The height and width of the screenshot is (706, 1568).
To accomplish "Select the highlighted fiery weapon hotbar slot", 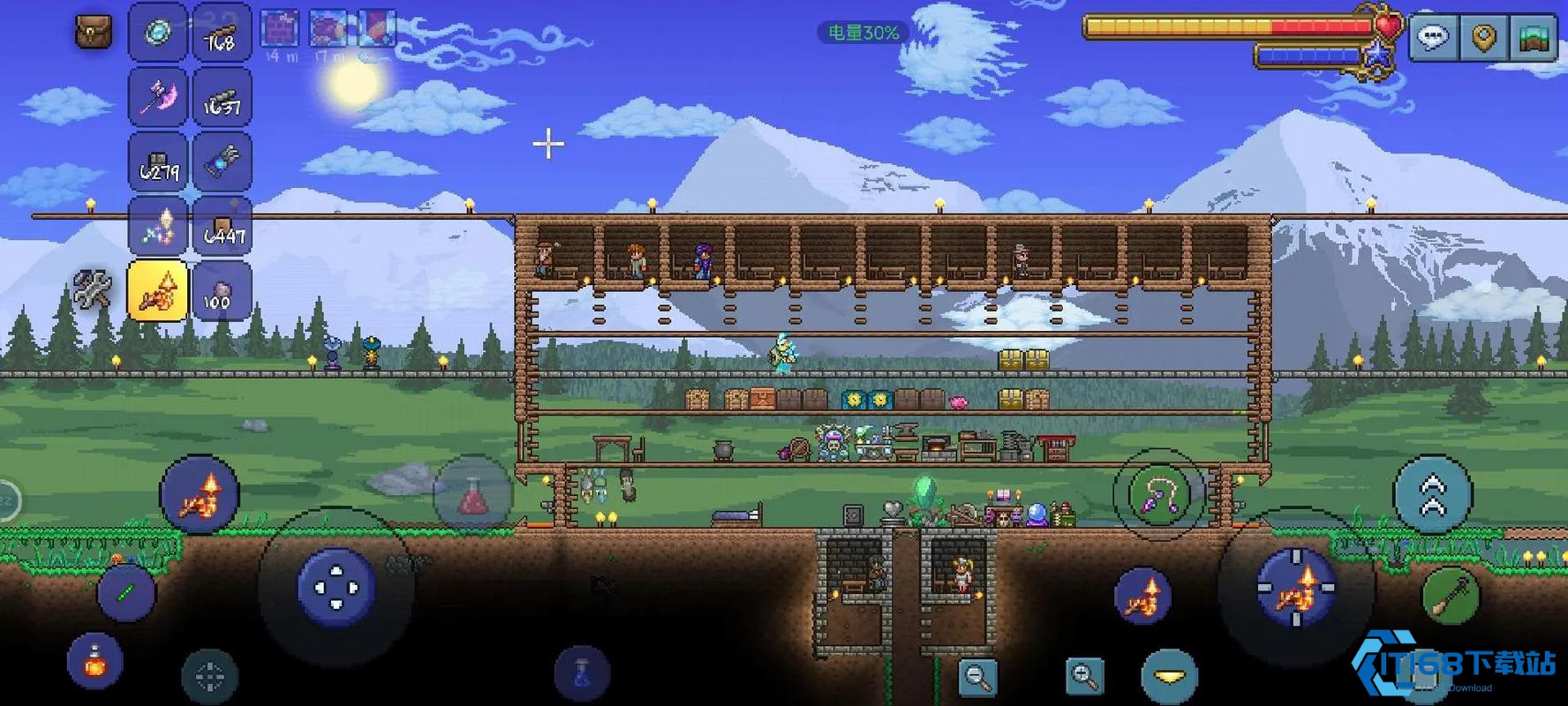I will coord(158,290).
